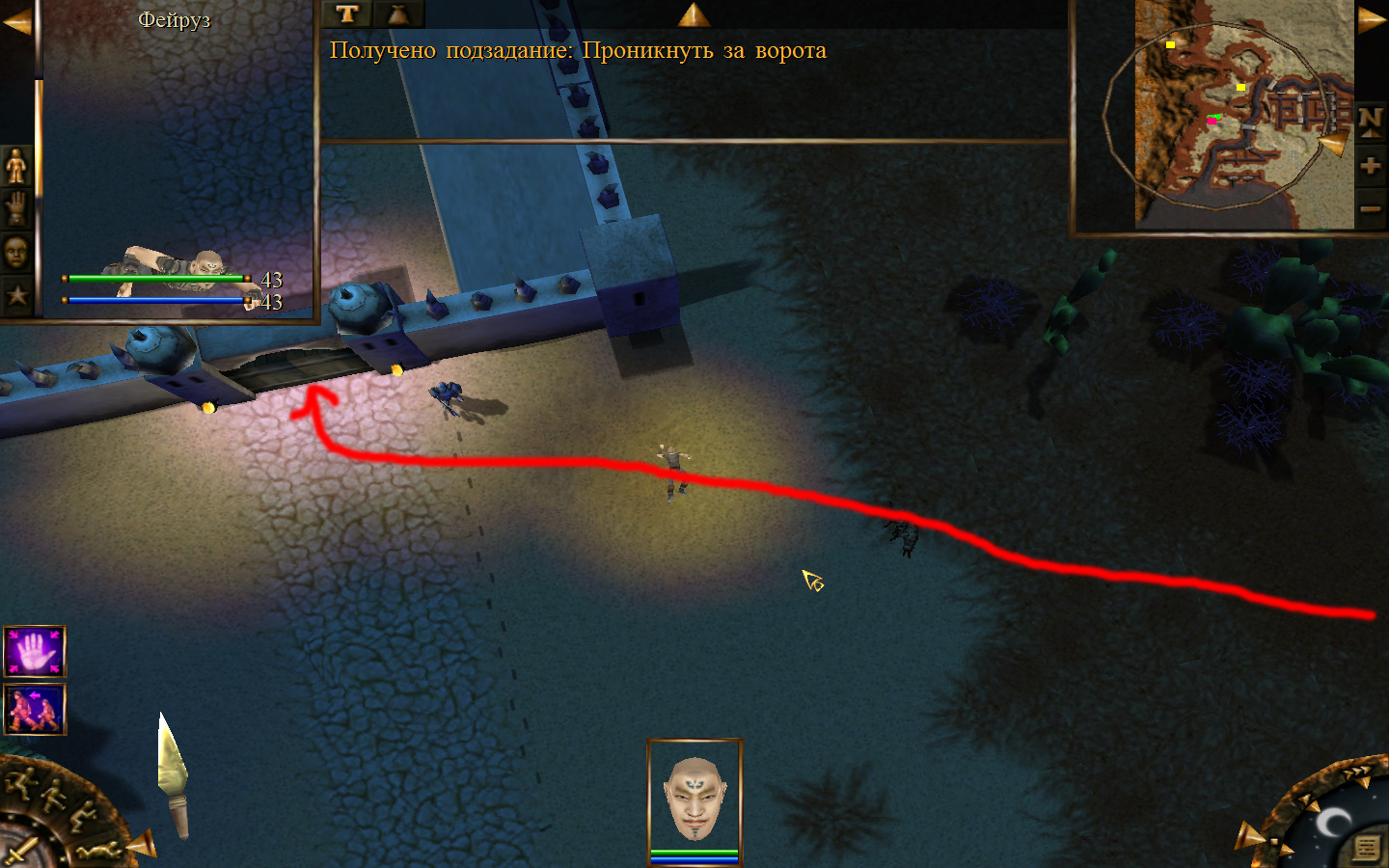This screenshot has width=1389, height=868.
Task: Activate the purple glowing hand ability
Action: coord(35,652)
